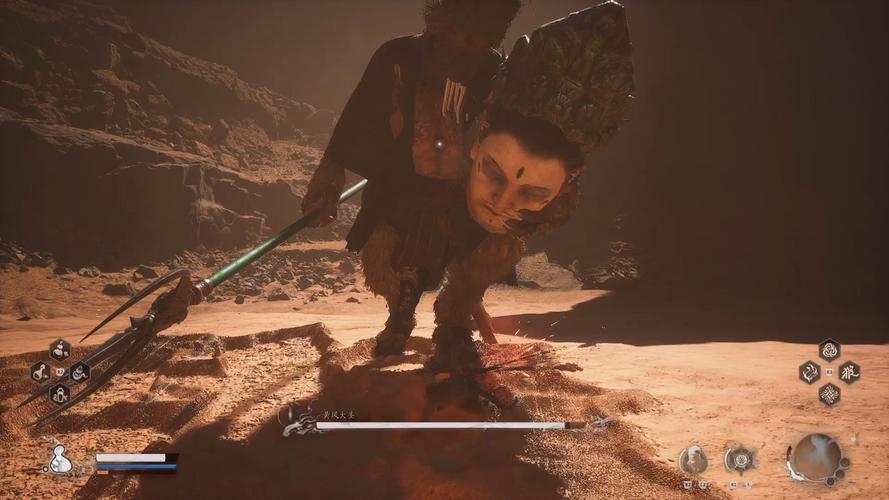Activate the bottom knot-pattern spell
Image resolution: width=889 pixels, height=500 pixels.
829,394
